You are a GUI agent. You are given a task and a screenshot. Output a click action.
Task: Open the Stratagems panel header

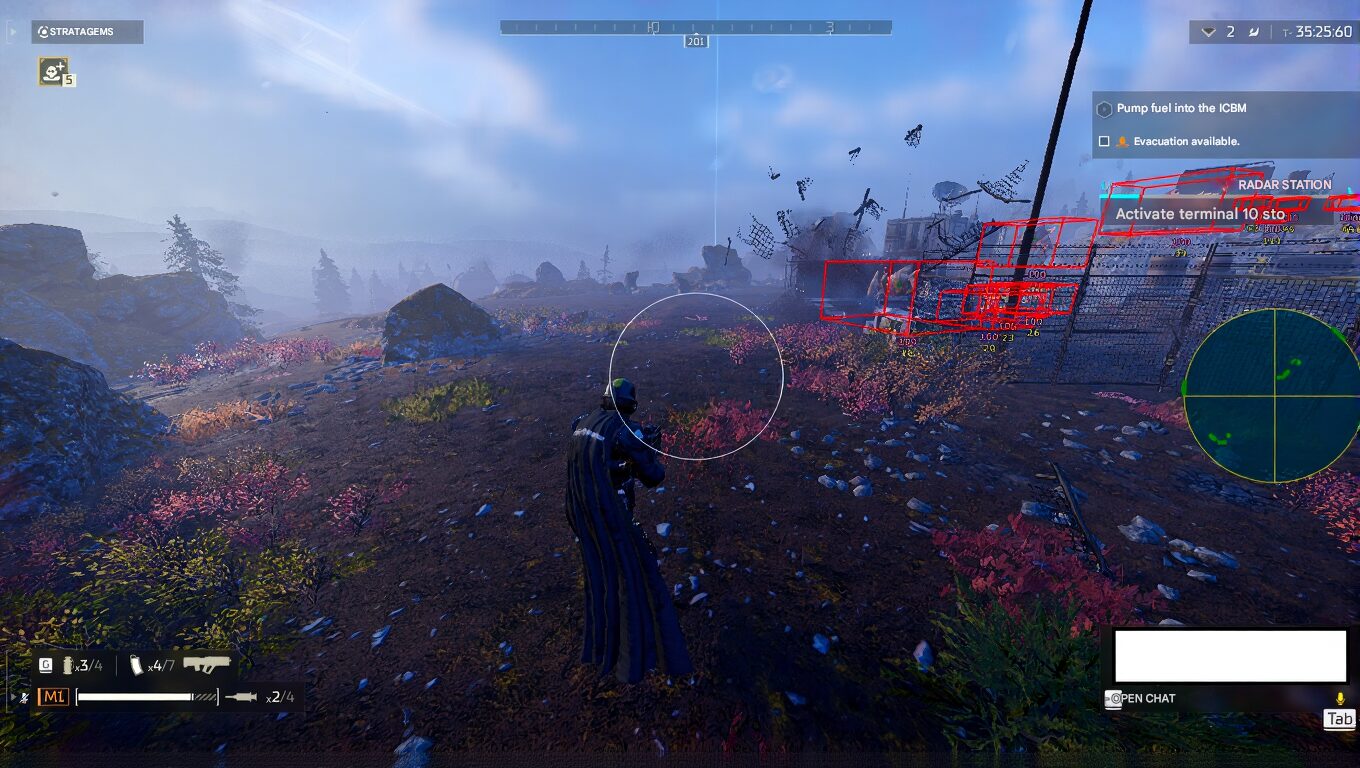86,32
